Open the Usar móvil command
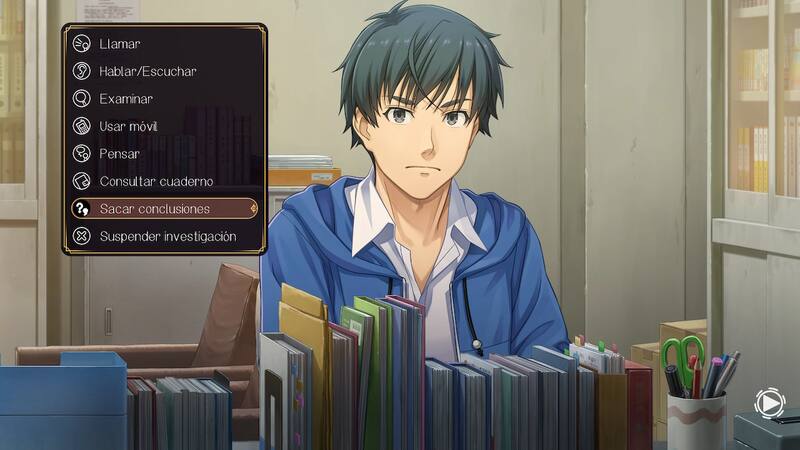800x450 pixels. click(x=128, y=127)
